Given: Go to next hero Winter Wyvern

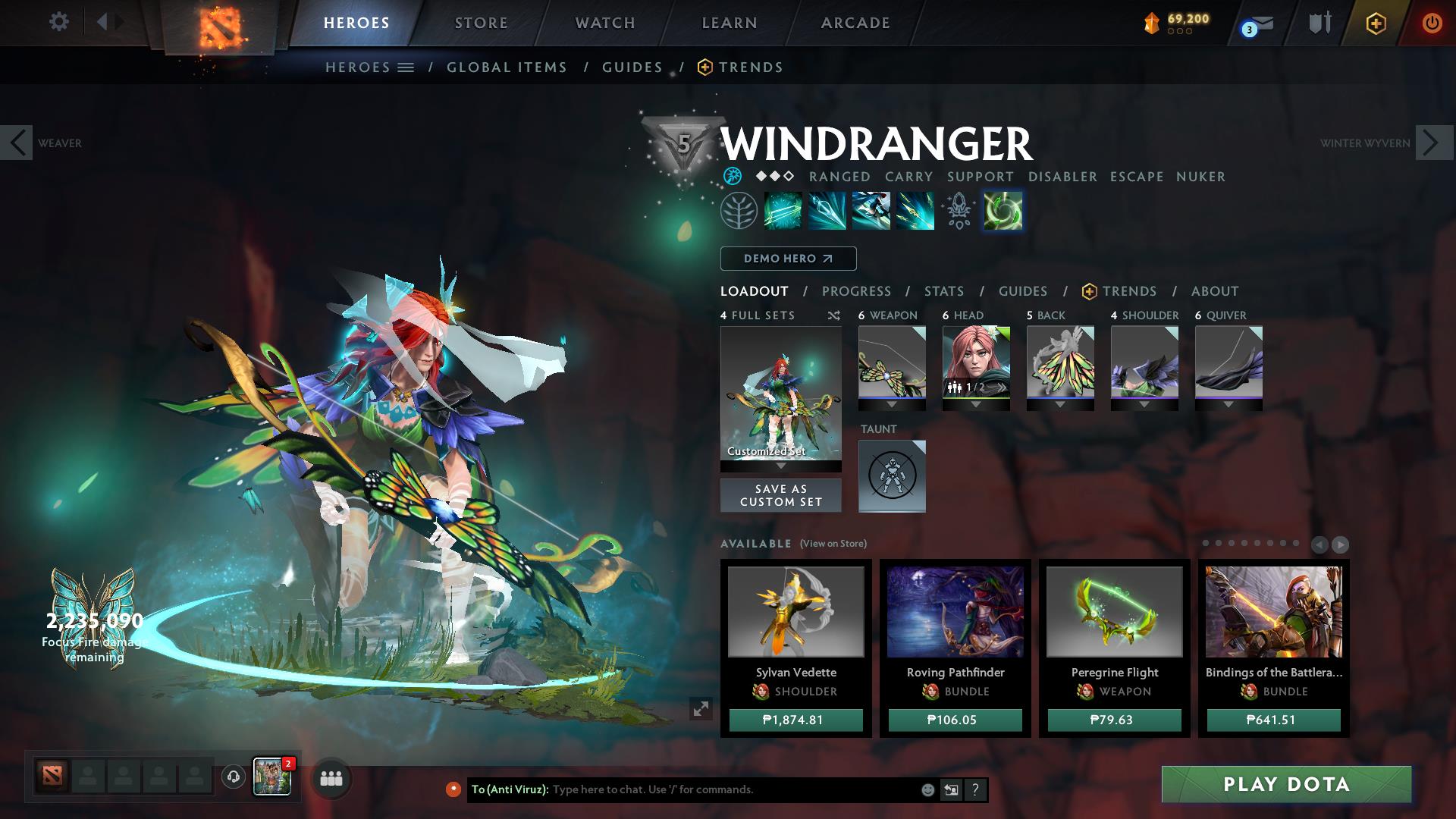Looking at the screenshot, I should tap(1433, 143).
